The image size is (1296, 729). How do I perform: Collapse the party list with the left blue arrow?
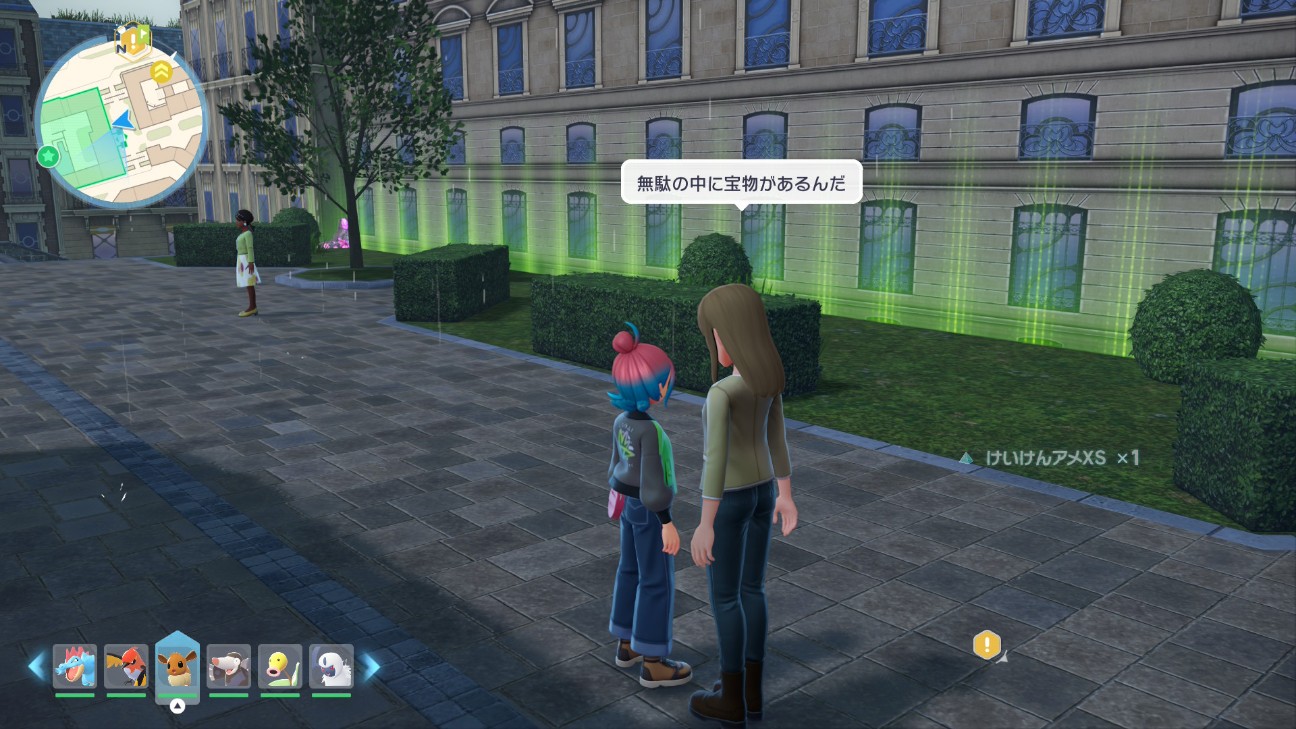(38, 665)
